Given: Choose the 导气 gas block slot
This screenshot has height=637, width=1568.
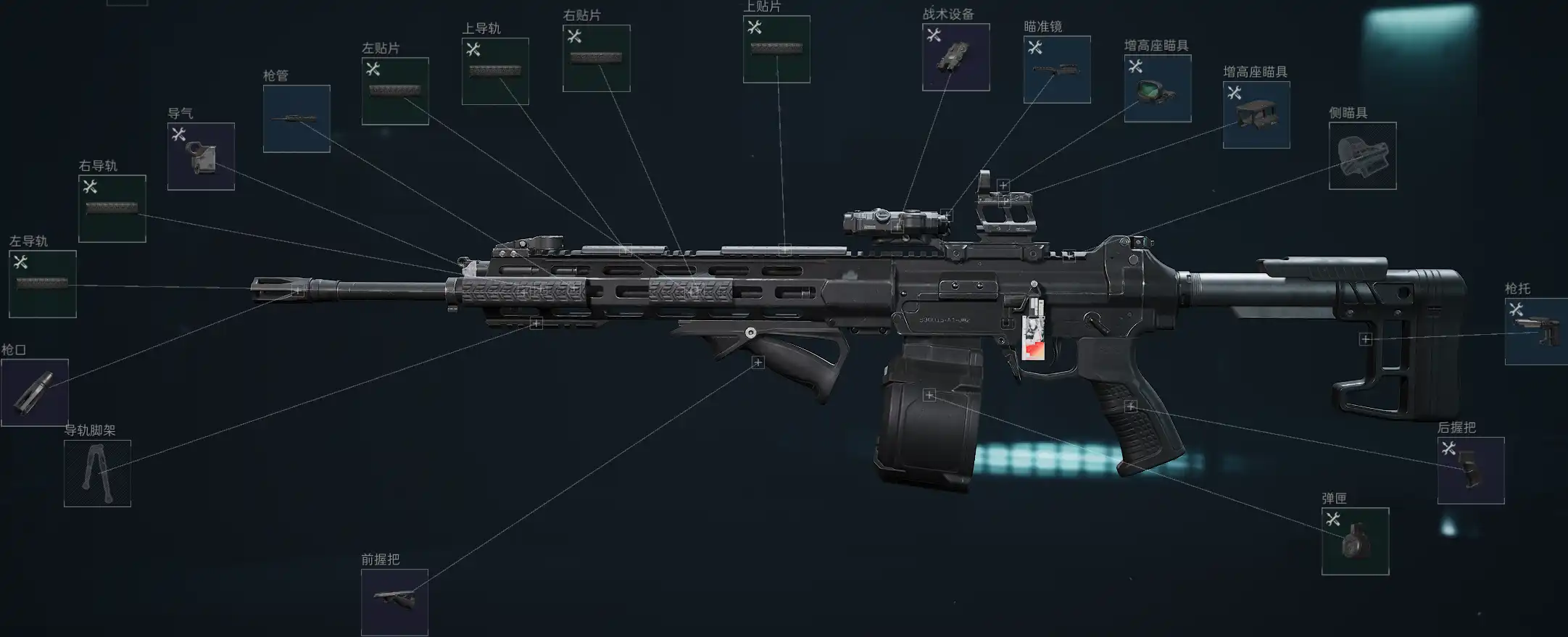Looking at the screenshot, I should click(x=201, y=157).
